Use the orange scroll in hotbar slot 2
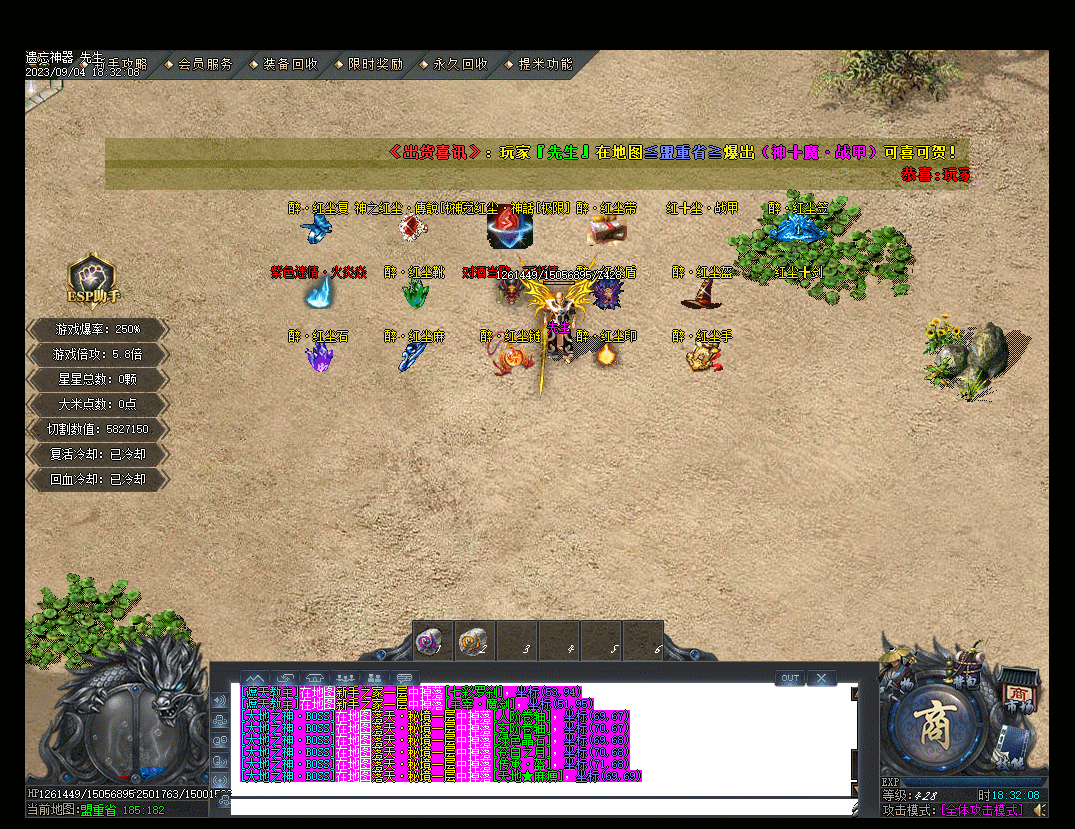This screenshot has width=1075, height=829. coord(472,640)
